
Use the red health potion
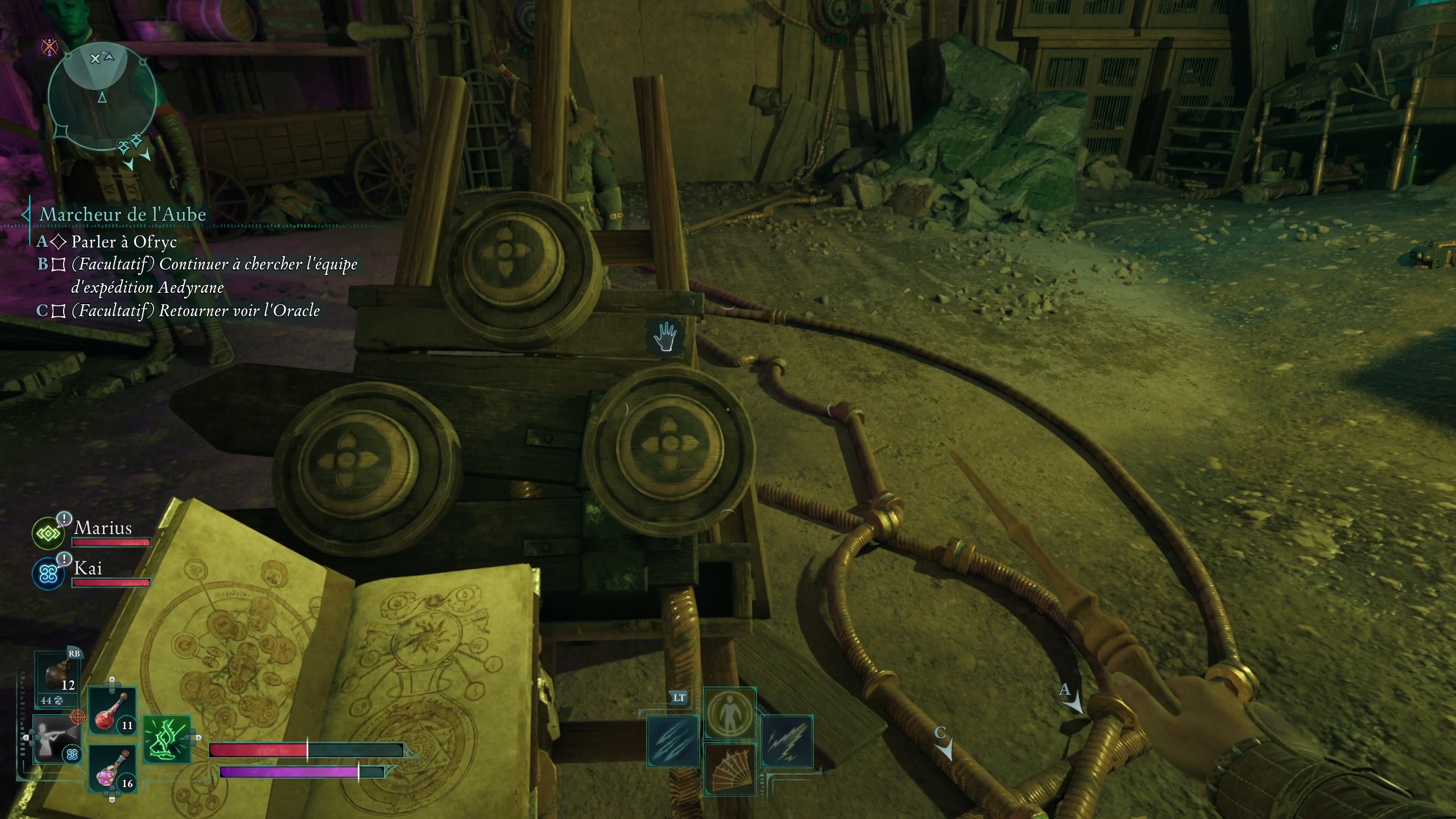point(112,712)
